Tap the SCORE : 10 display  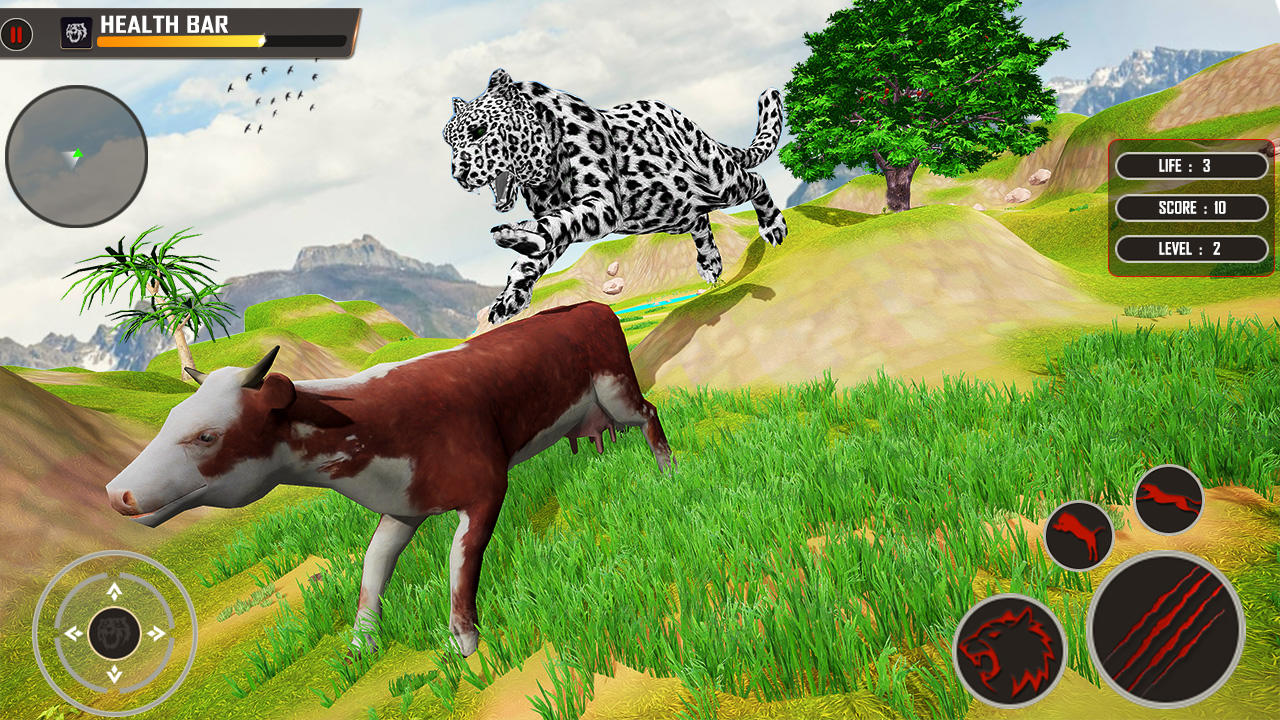point(1190,208)
